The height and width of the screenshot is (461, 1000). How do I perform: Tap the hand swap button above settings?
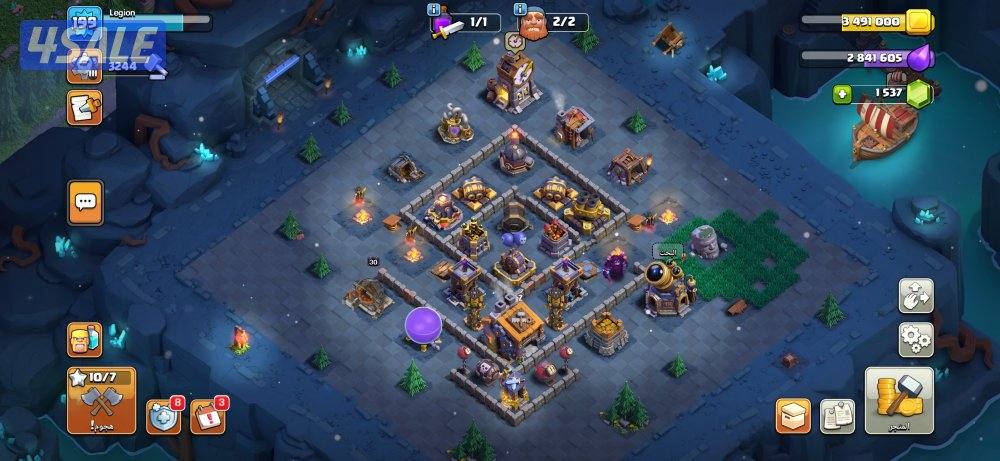tap(916, 295)
